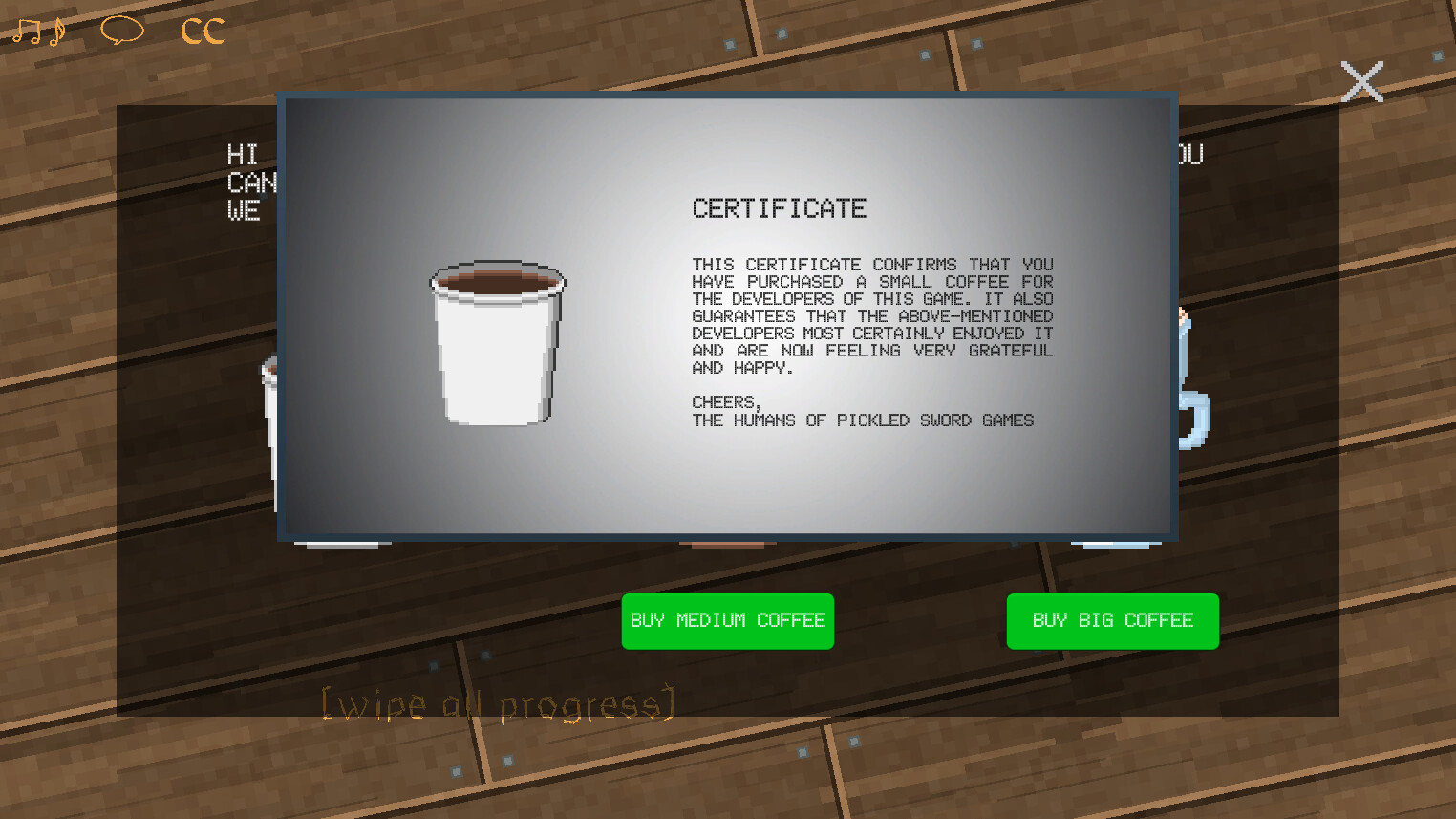1456x819 pixels.
Task: Toggle the speech bubble dialogue option
Action: click(120, 30)
